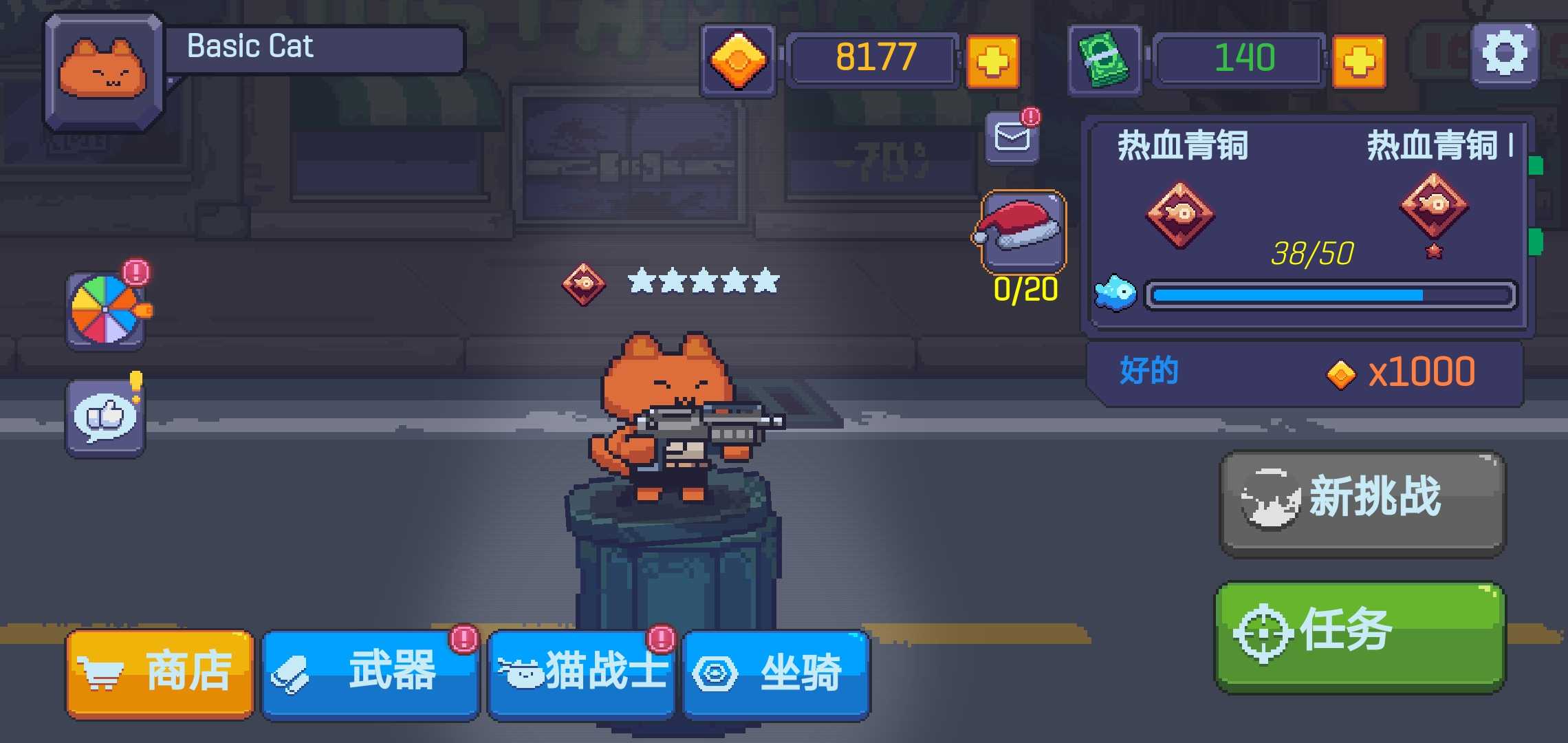
Task: Tap the thumbs-up rating icon
Action: [x=105, y=416]
